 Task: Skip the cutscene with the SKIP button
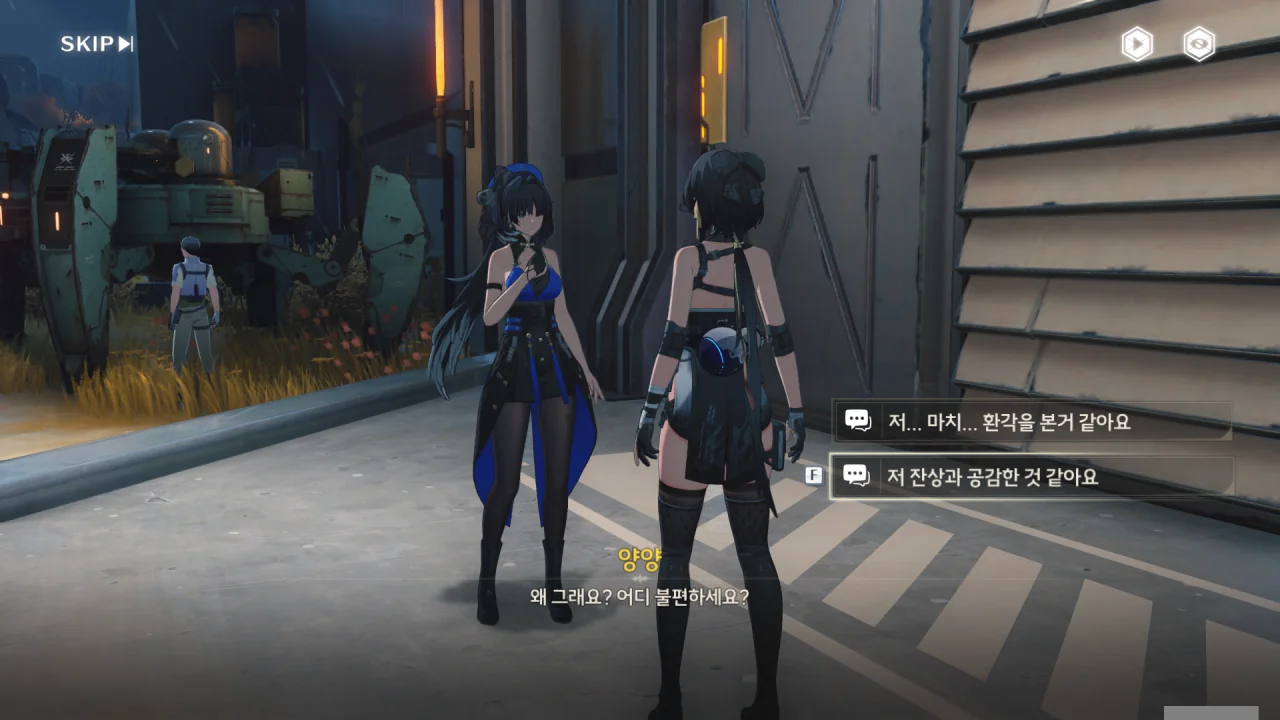click(96, 44)
